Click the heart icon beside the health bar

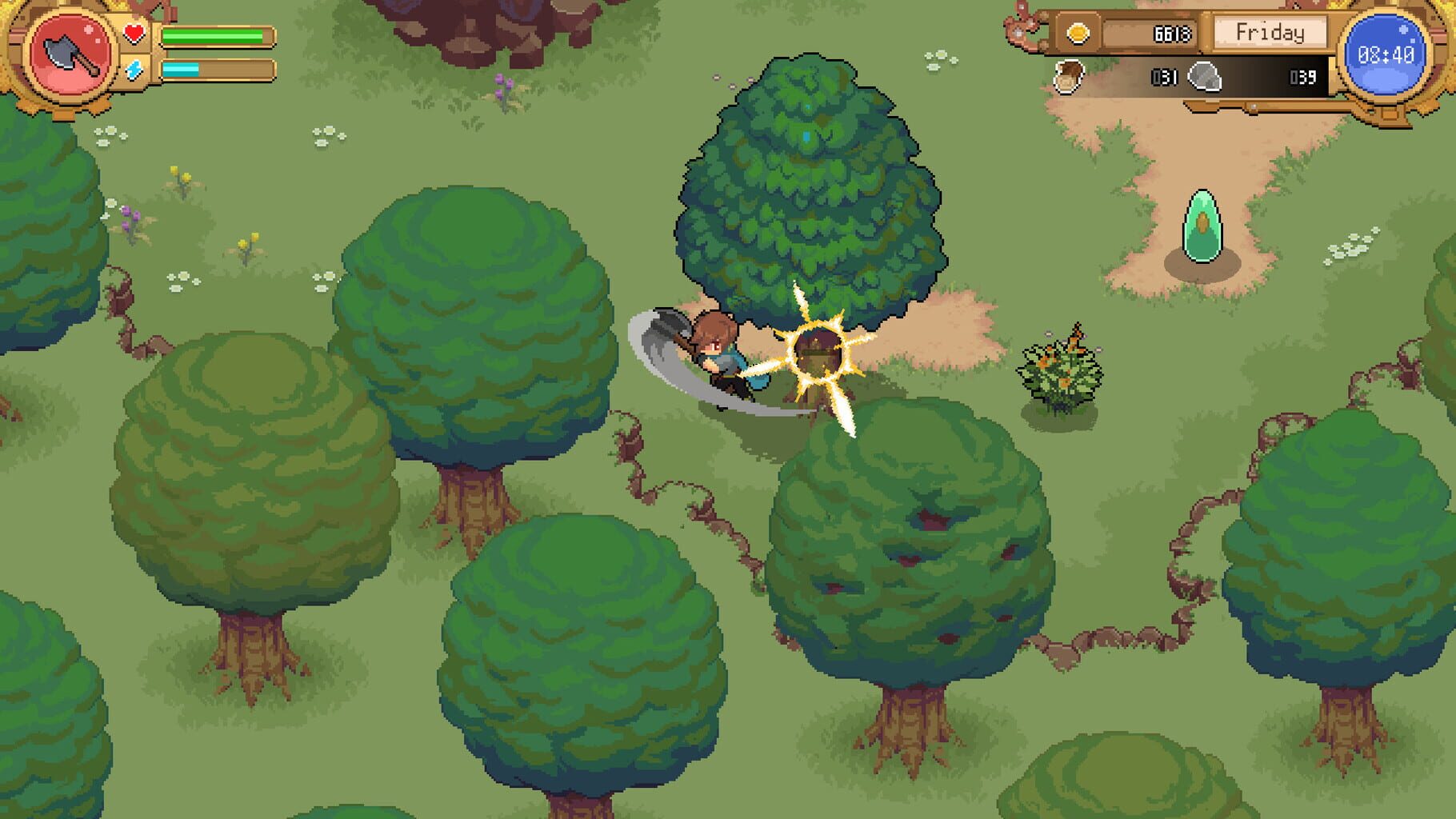coord(133,32)
